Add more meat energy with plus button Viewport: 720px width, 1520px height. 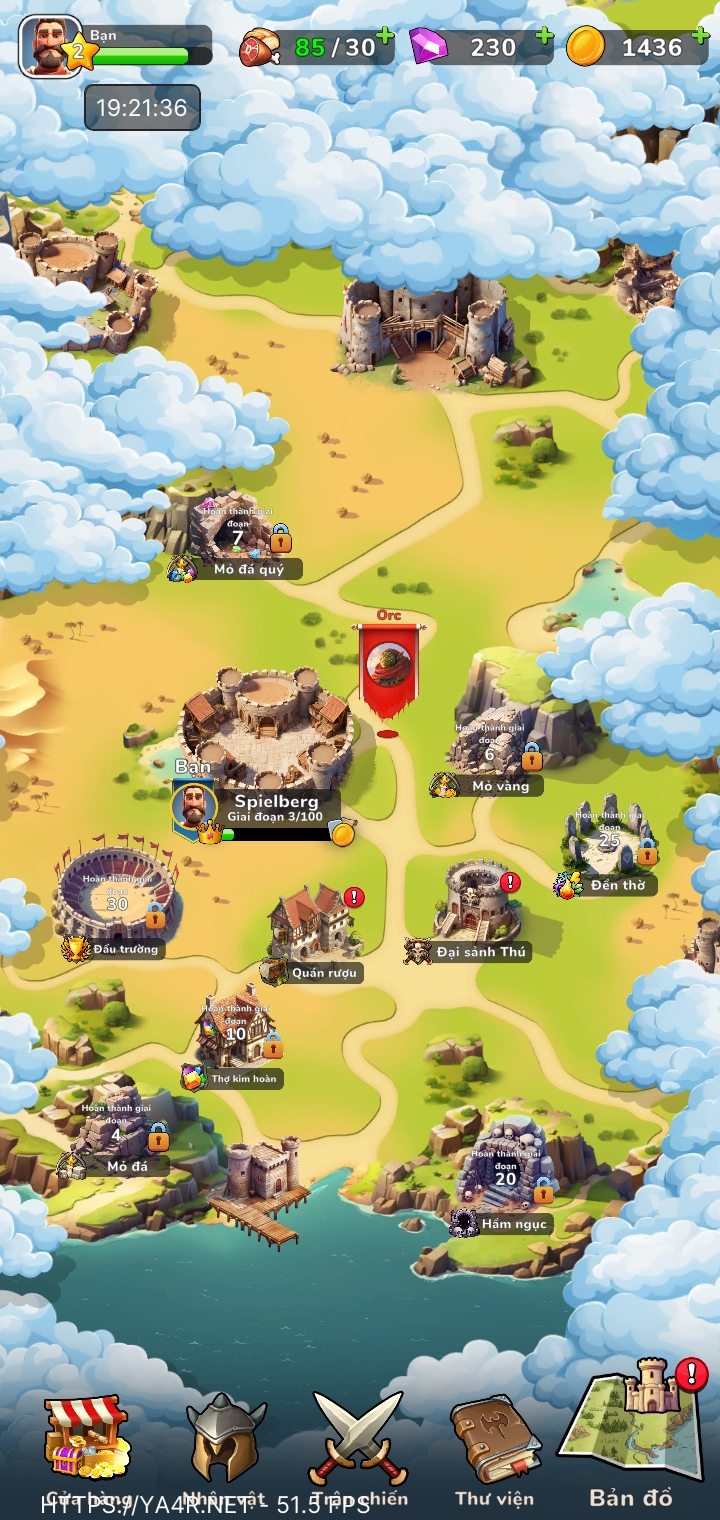coord(385,38)
